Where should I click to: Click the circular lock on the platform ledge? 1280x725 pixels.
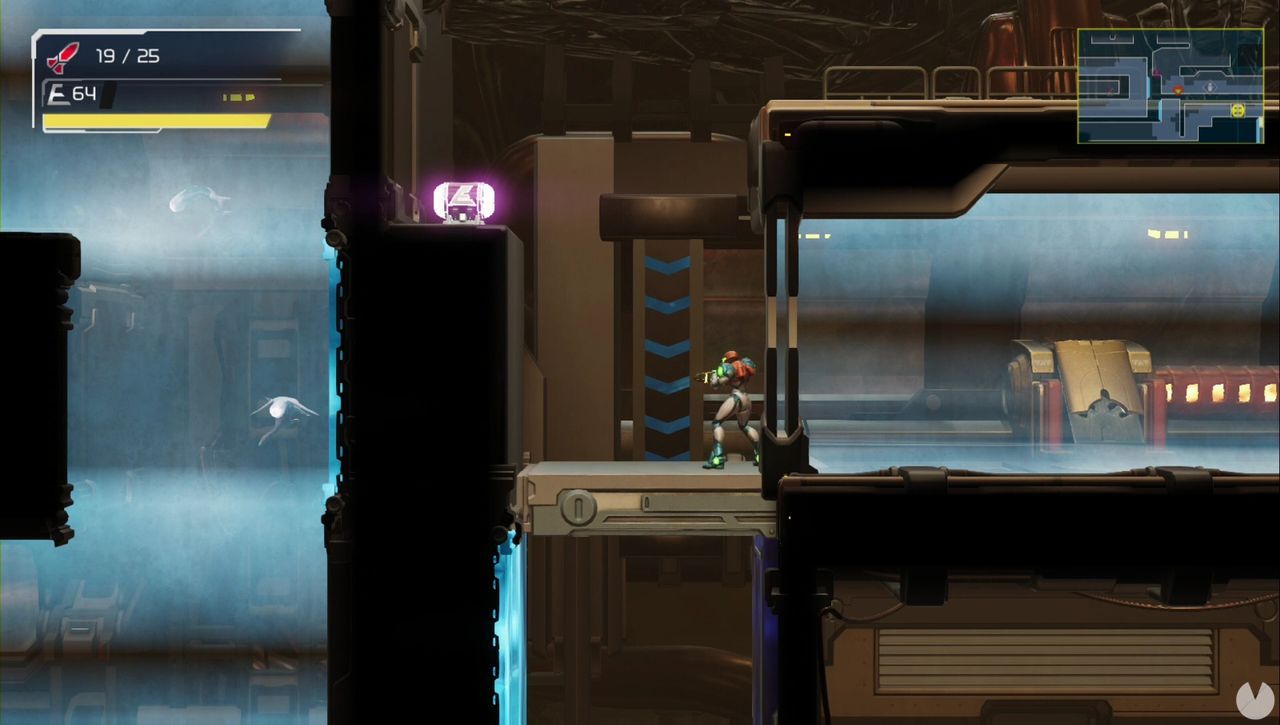point(576,508)
